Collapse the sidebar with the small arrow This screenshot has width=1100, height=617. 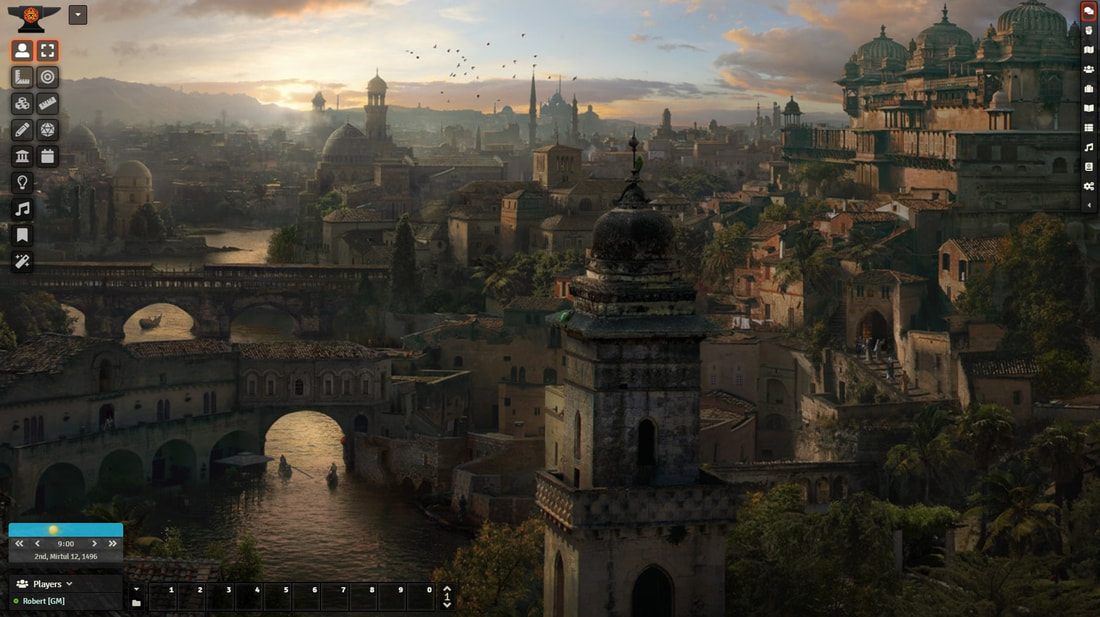[1089, 205]
